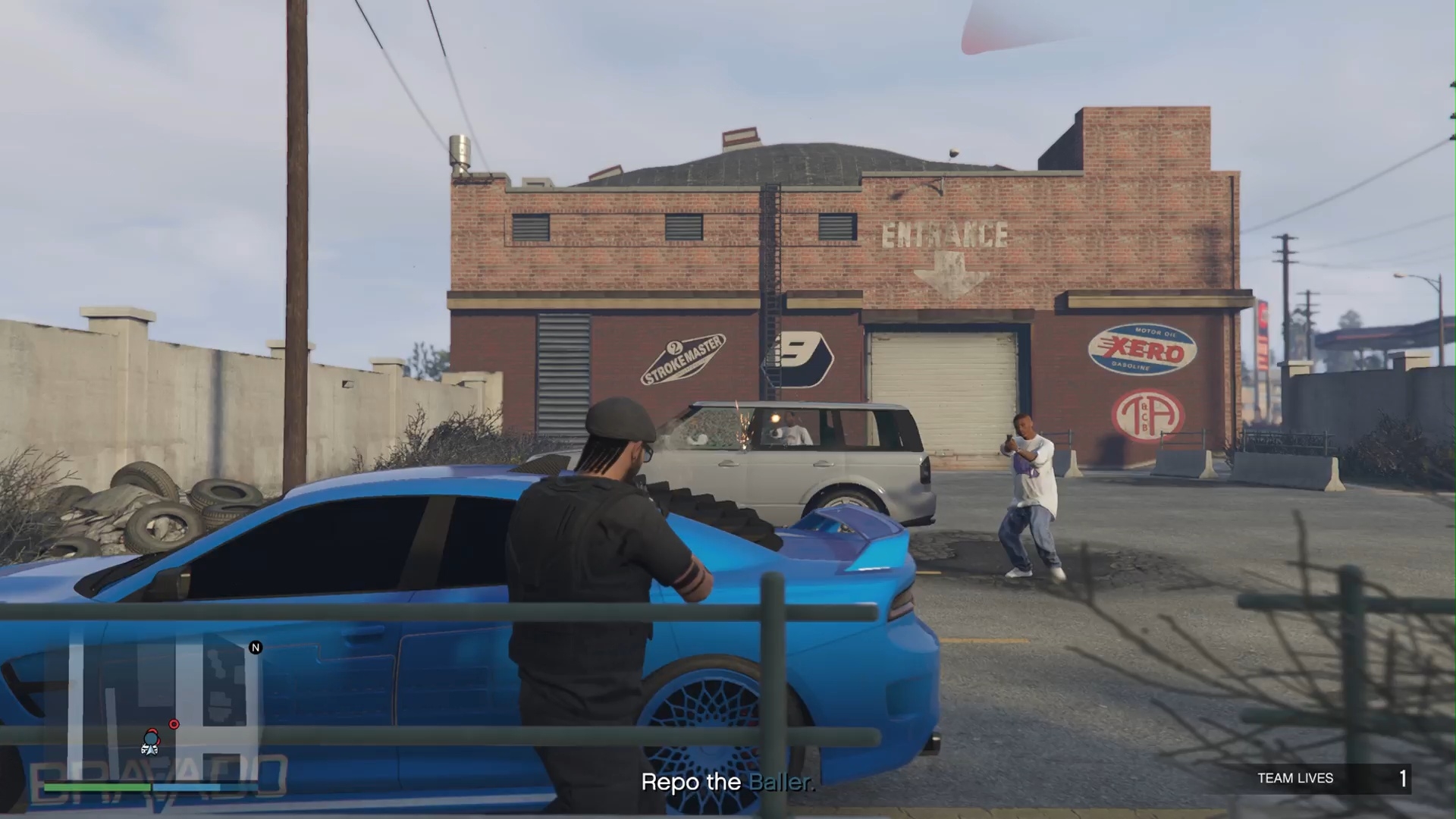The height and width of the screenshot is (819, 1456).
Task: Click the white player arrow on minimap
Action: pyautogui.click(x=149, y=749)
